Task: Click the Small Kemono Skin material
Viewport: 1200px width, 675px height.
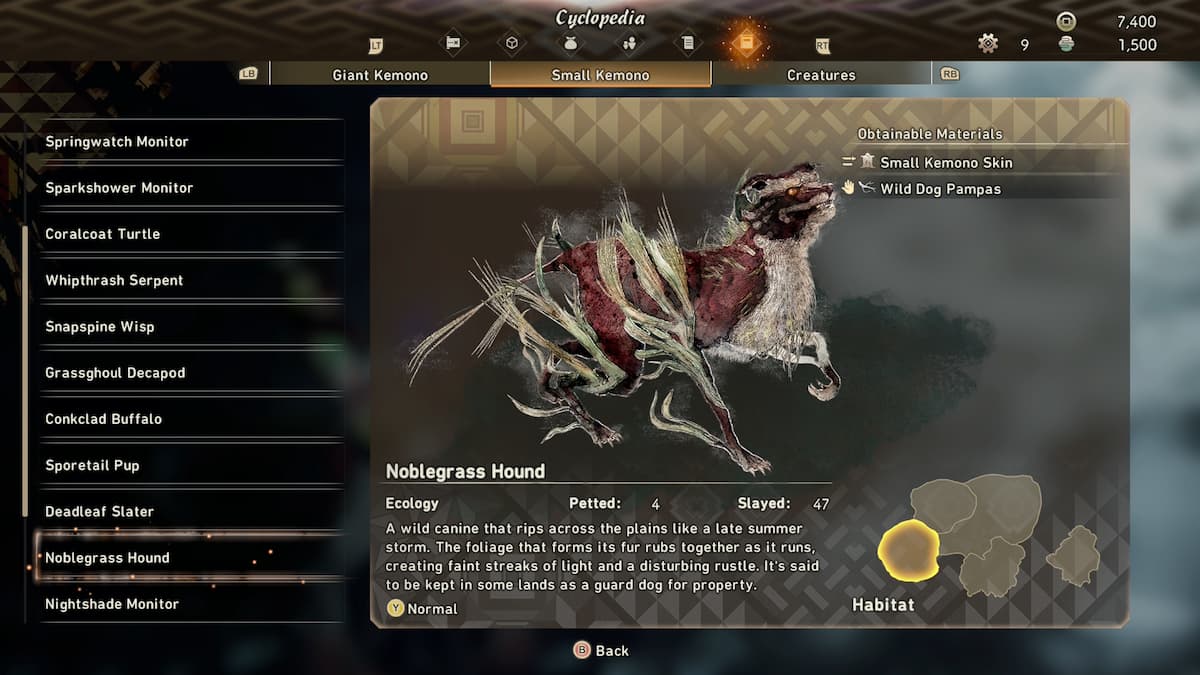Action: (946, 162)
